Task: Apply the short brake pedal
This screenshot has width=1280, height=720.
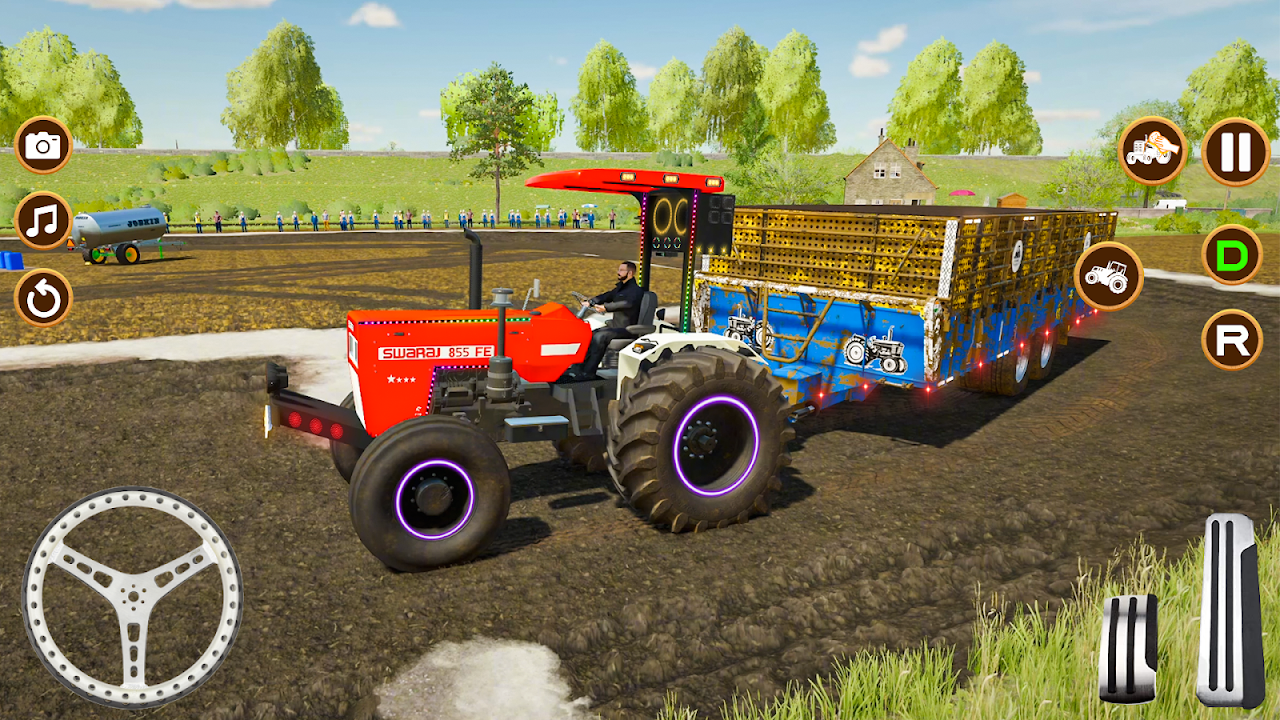Action: 1128,647
